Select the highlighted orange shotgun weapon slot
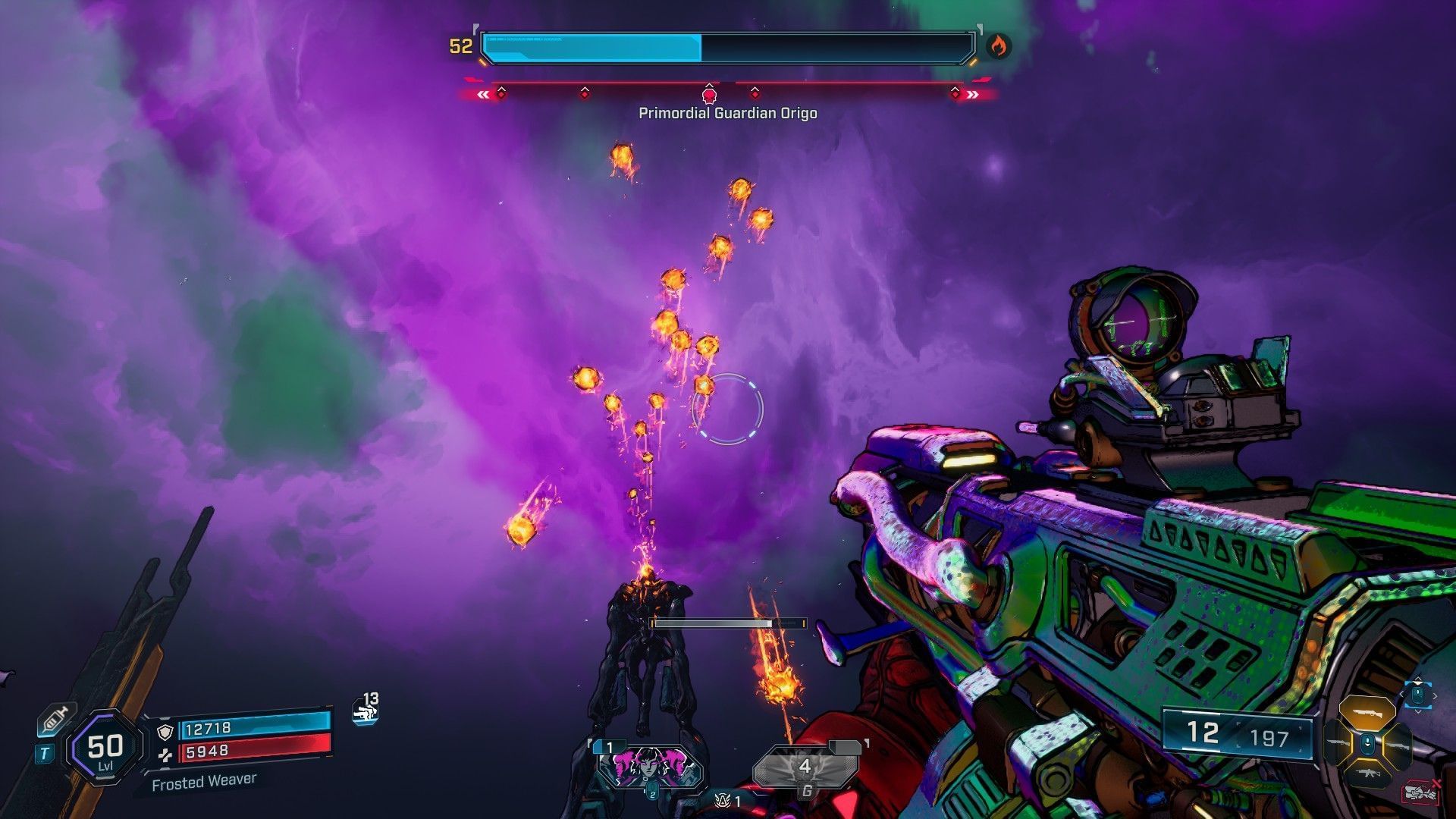Image resolution: width=1456 pixels, height=819 pixels. [1367, 713]
